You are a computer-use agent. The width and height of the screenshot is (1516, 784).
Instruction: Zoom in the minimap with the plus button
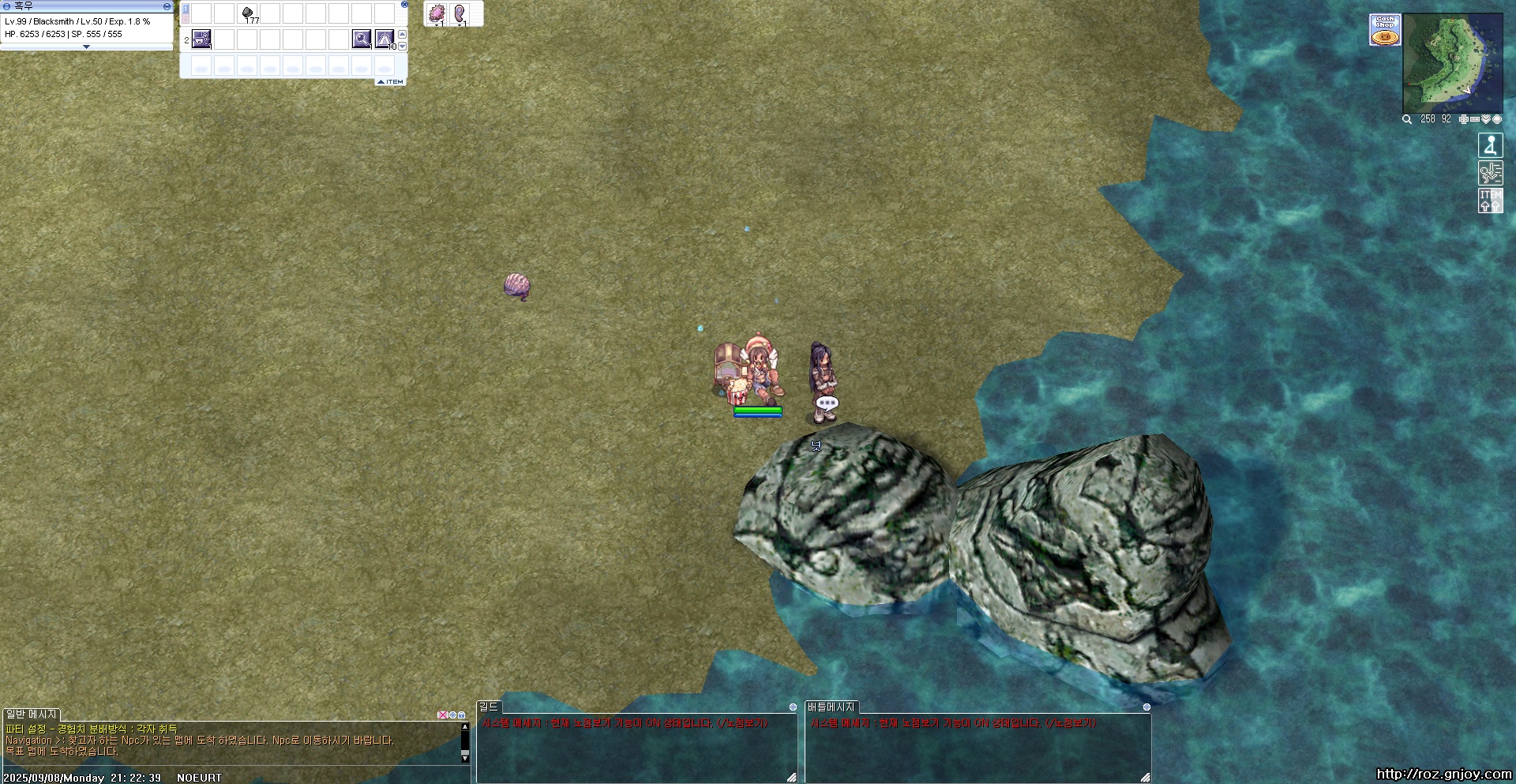pyautogui.click(x=1463, y=119)
